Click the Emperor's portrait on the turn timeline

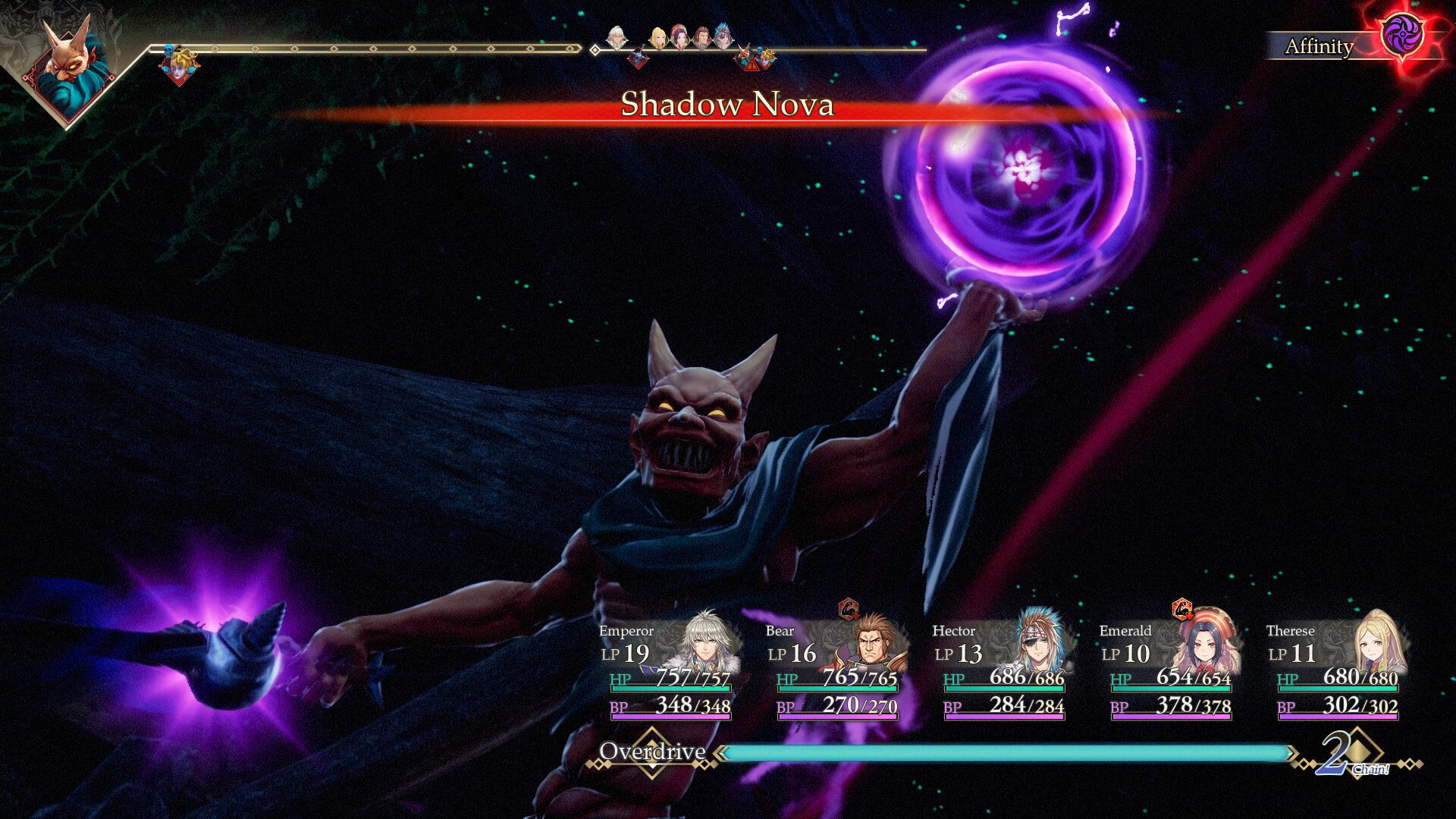tap(617, 36)
